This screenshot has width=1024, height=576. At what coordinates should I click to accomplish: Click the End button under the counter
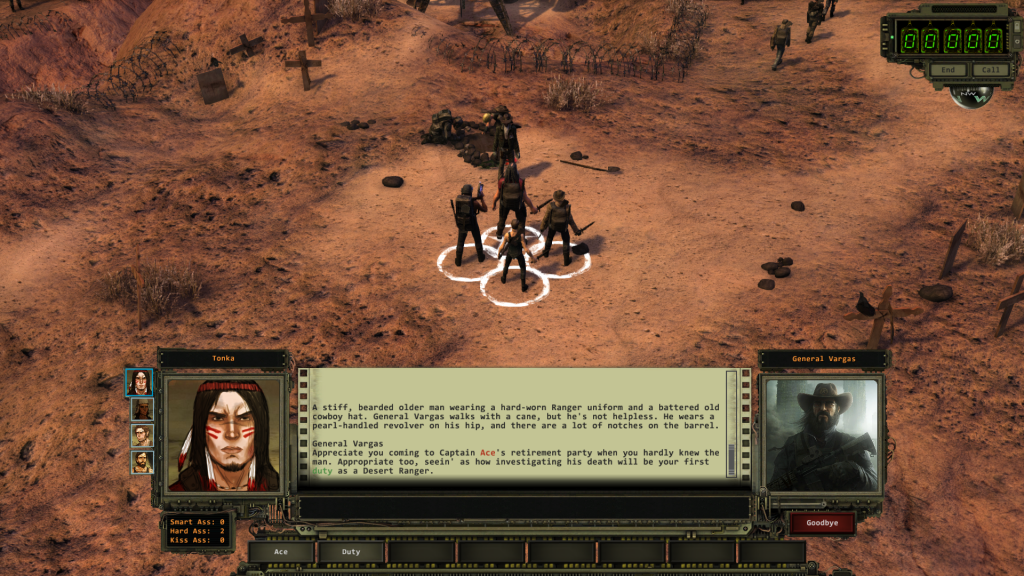coord(947,70)
